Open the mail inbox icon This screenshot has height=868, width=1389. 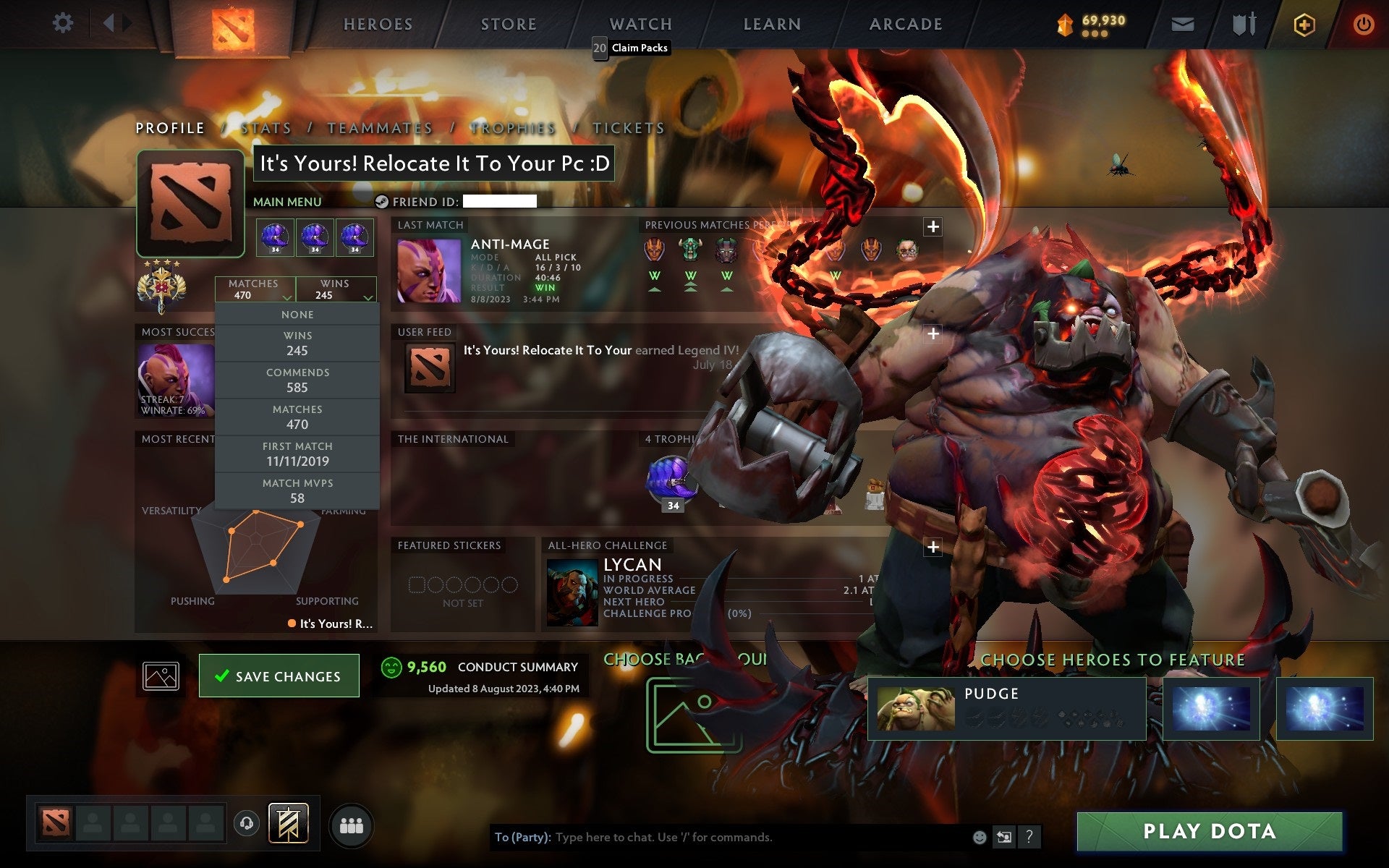(1181, 23)
